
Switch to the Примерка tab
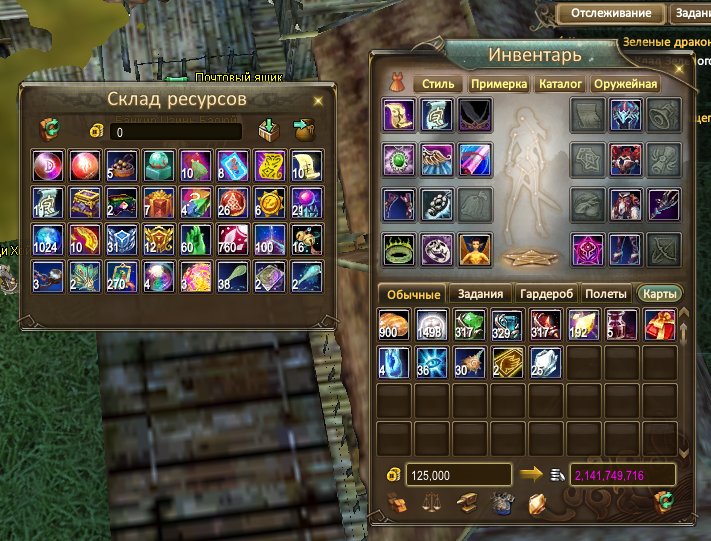(497, 84)
